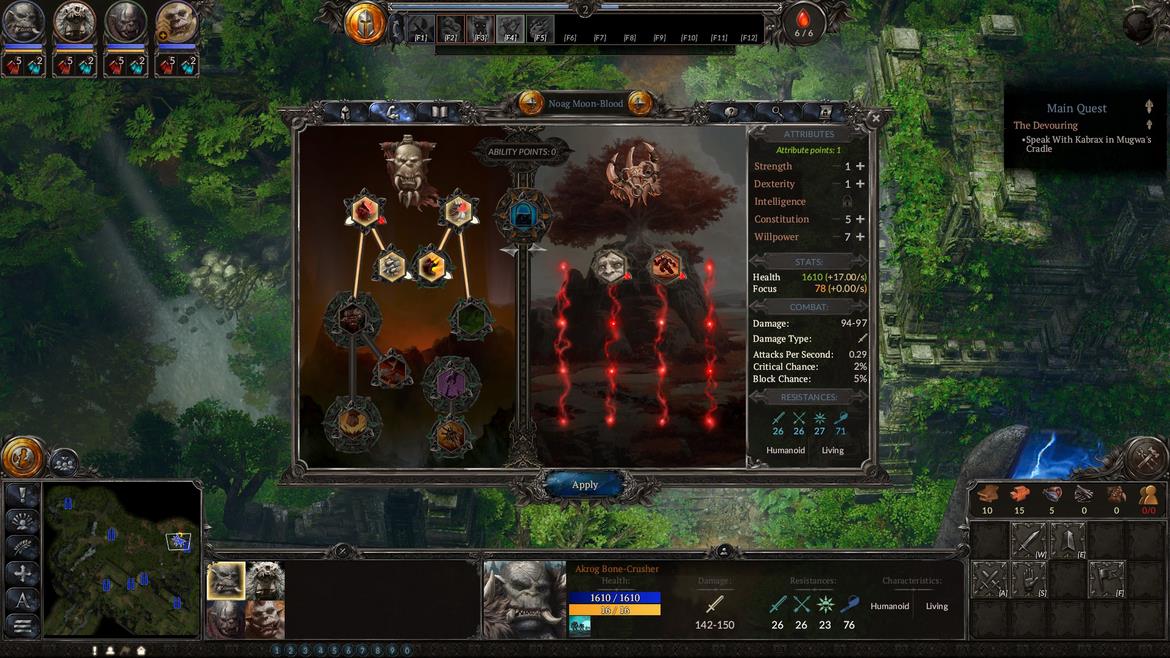The height and width of the screenshot is (658, 1170).
Task: Select the locked blue skill node
Action: (523, 214)
